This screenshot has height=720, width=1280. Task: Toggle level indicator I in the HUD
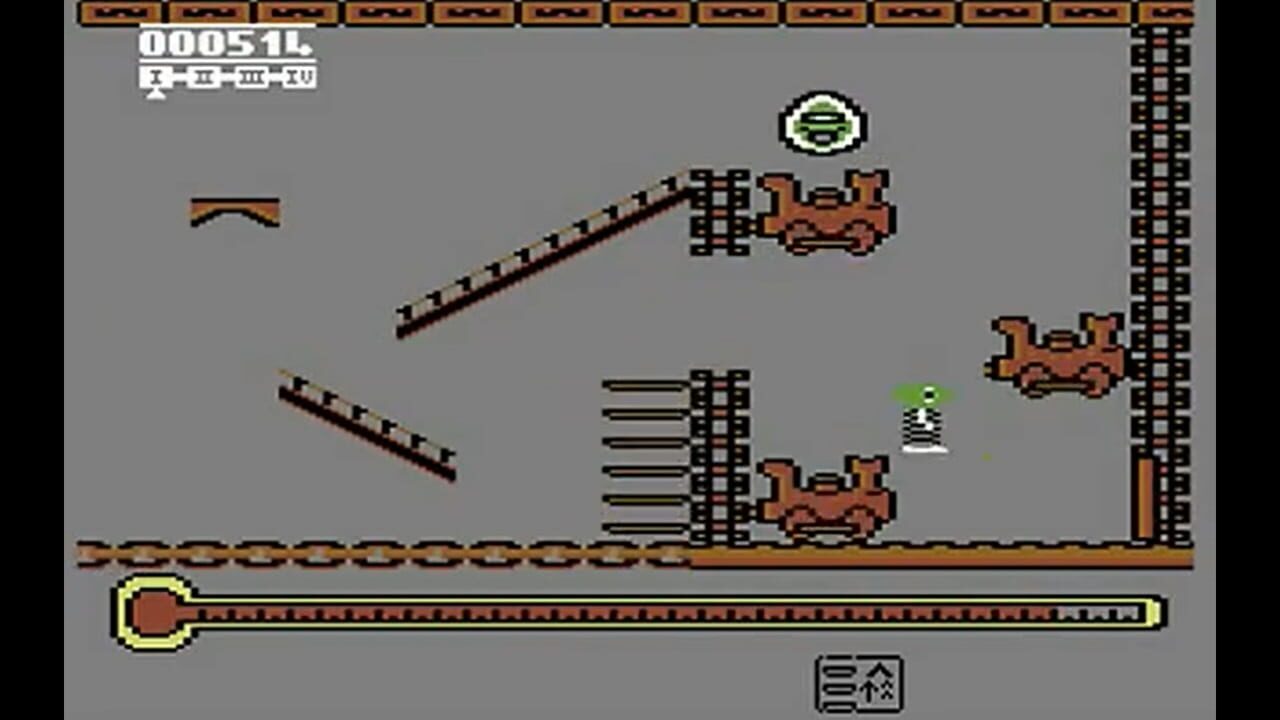pos(155,76)
